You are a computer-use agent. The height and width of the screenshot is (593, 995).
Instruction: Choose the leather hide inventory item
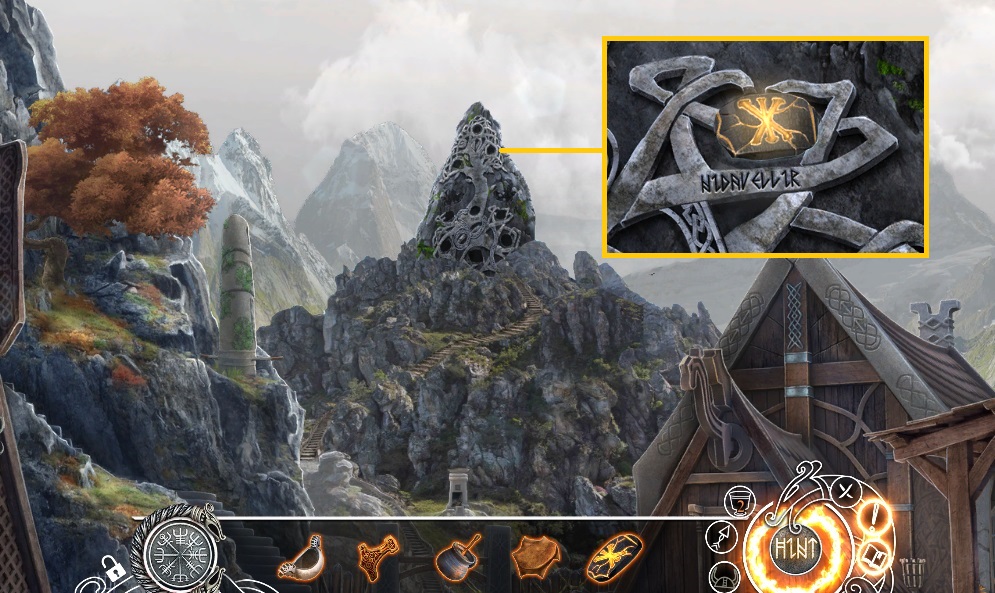click(x=535, y=556)
